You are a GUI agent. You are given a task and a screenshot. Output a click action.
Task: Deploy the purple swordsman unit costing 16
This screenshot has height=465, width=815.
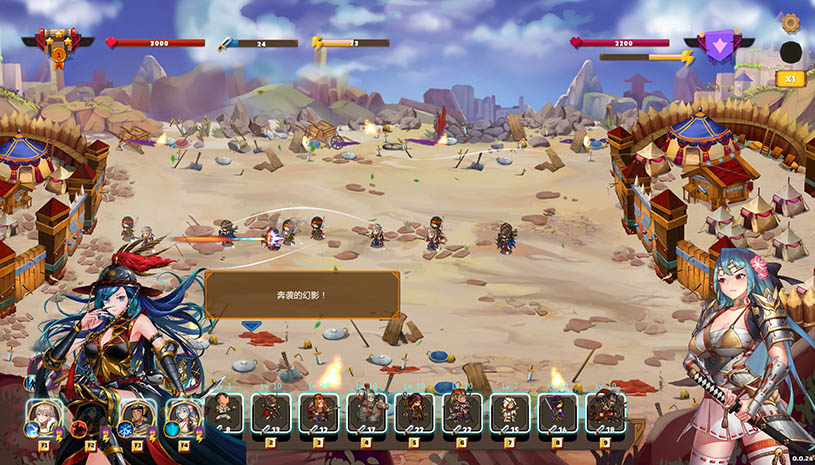pyautogui.click(x=557, y=413)
